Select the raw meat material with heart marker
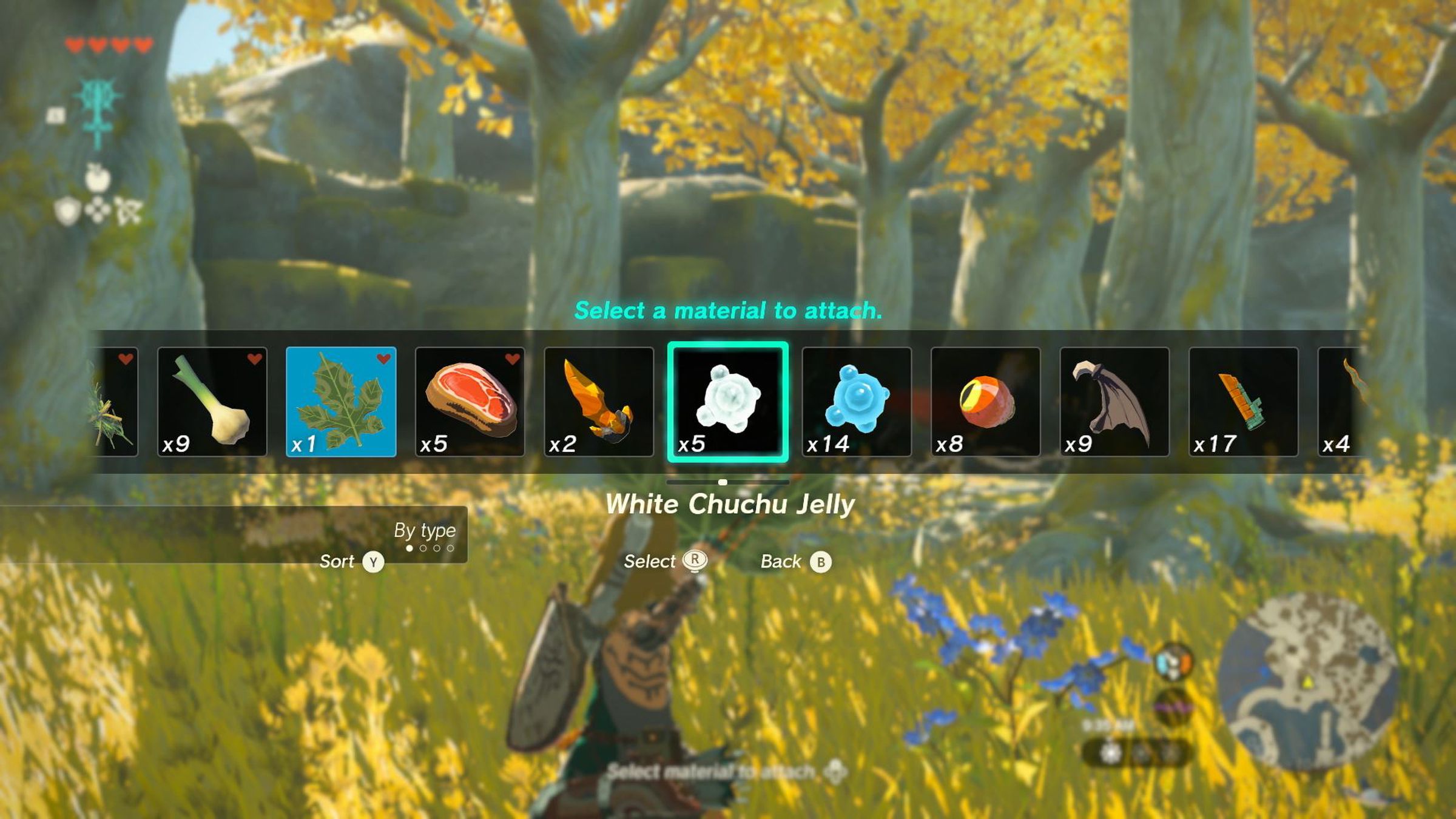 pyautogui.click(x=470, y=403)
